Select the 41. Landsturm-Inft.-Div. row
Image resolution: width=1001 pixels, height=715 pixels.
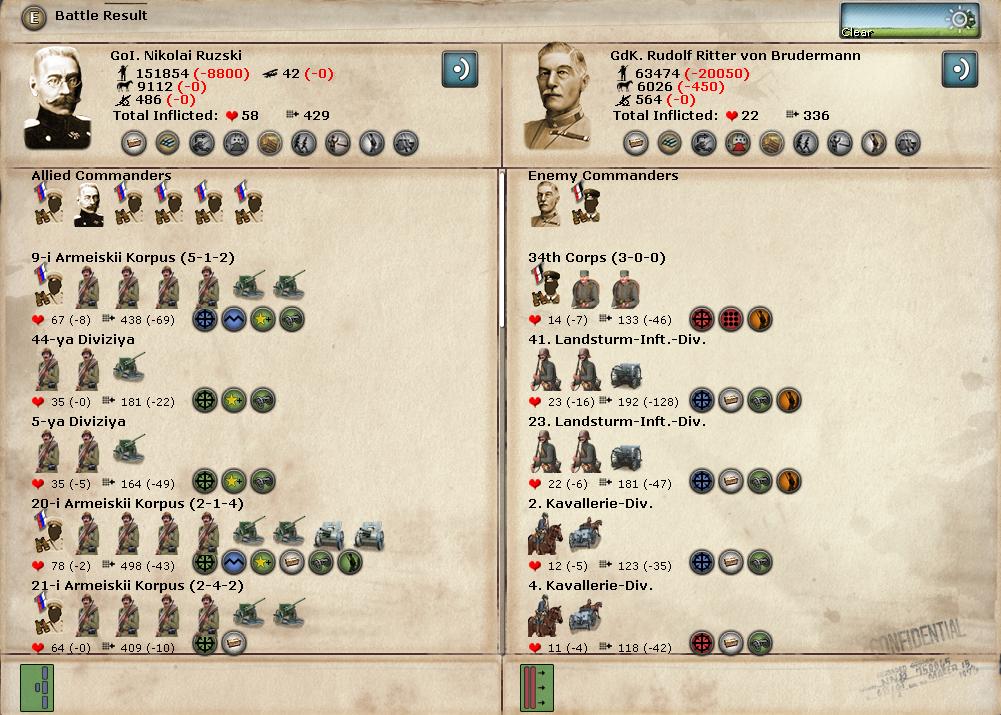[x=617, y=340]
